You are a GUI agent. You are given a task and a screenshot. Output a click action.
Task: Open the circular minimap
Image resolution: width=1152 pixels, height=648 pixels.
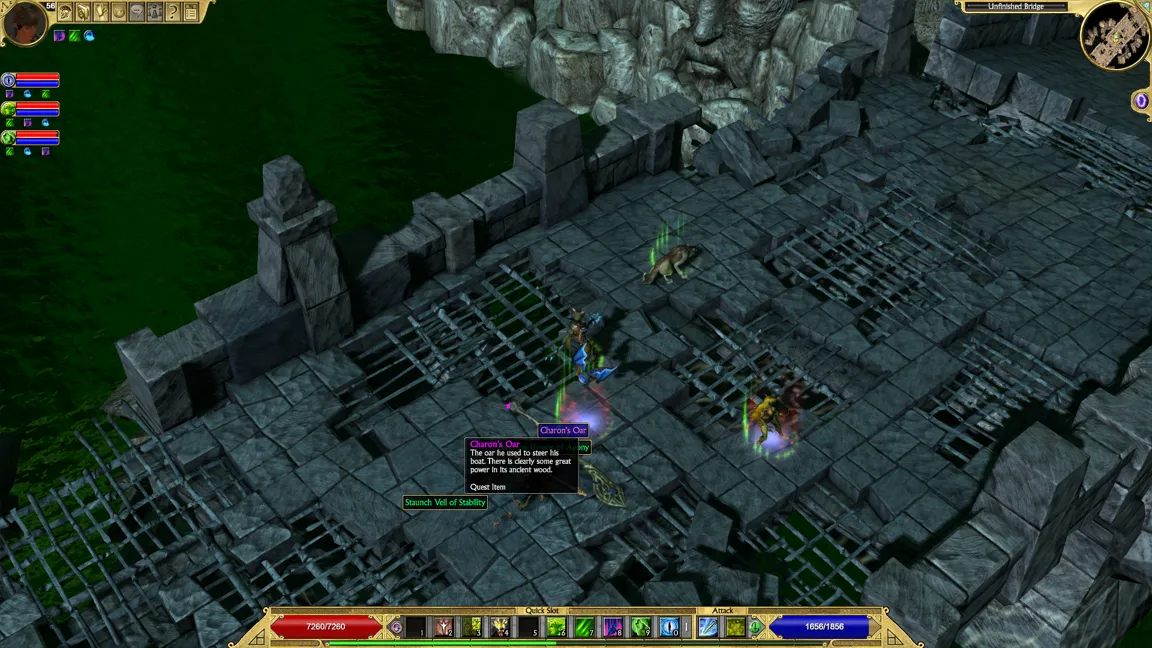[1115, 35]
